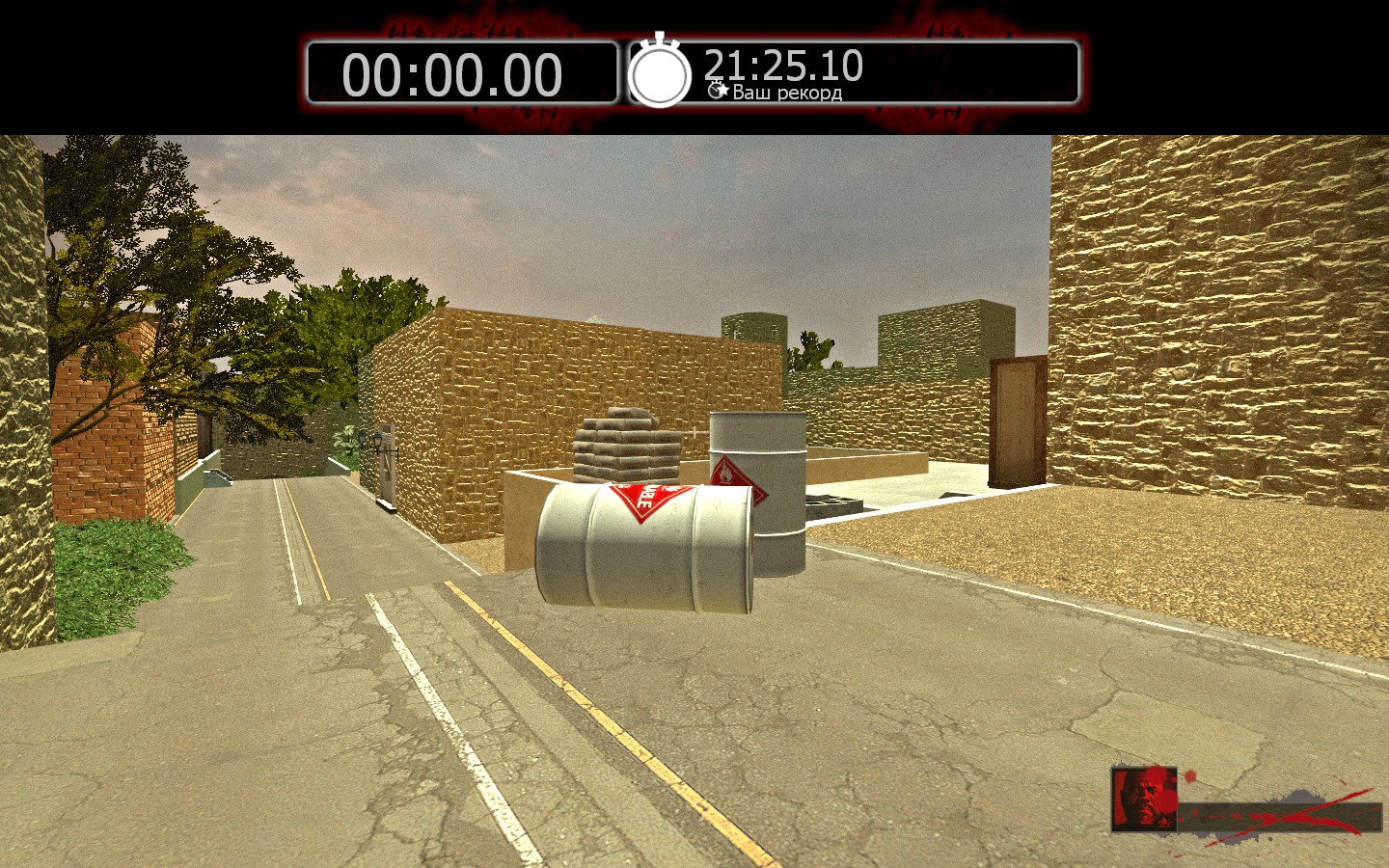Click the large stopwatch icon
Screen dimensions: 1389x868
point(660,73)
